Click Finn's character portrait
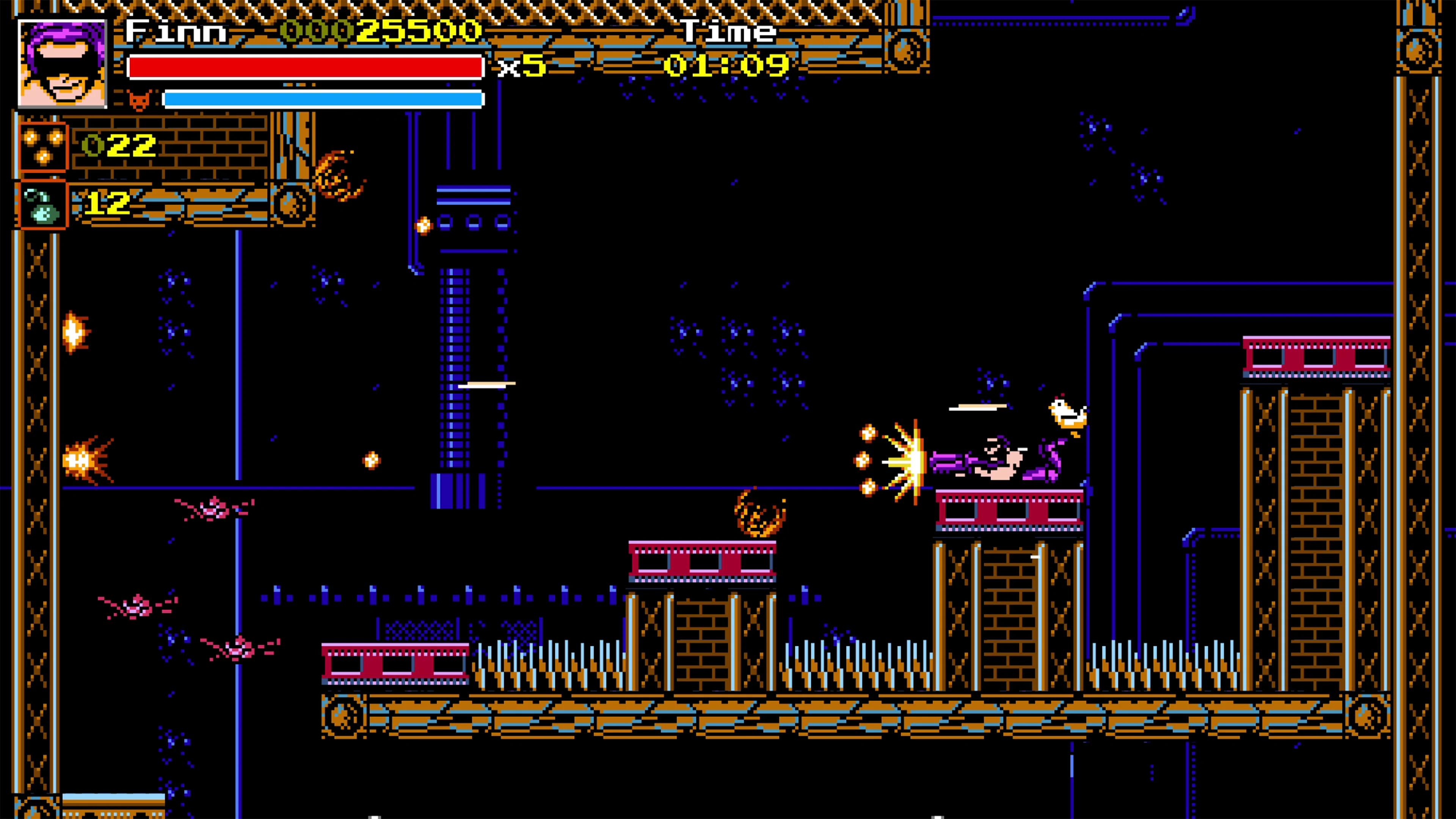The image size is (1456, 819). pyautogui.click(x=62, y=63)
